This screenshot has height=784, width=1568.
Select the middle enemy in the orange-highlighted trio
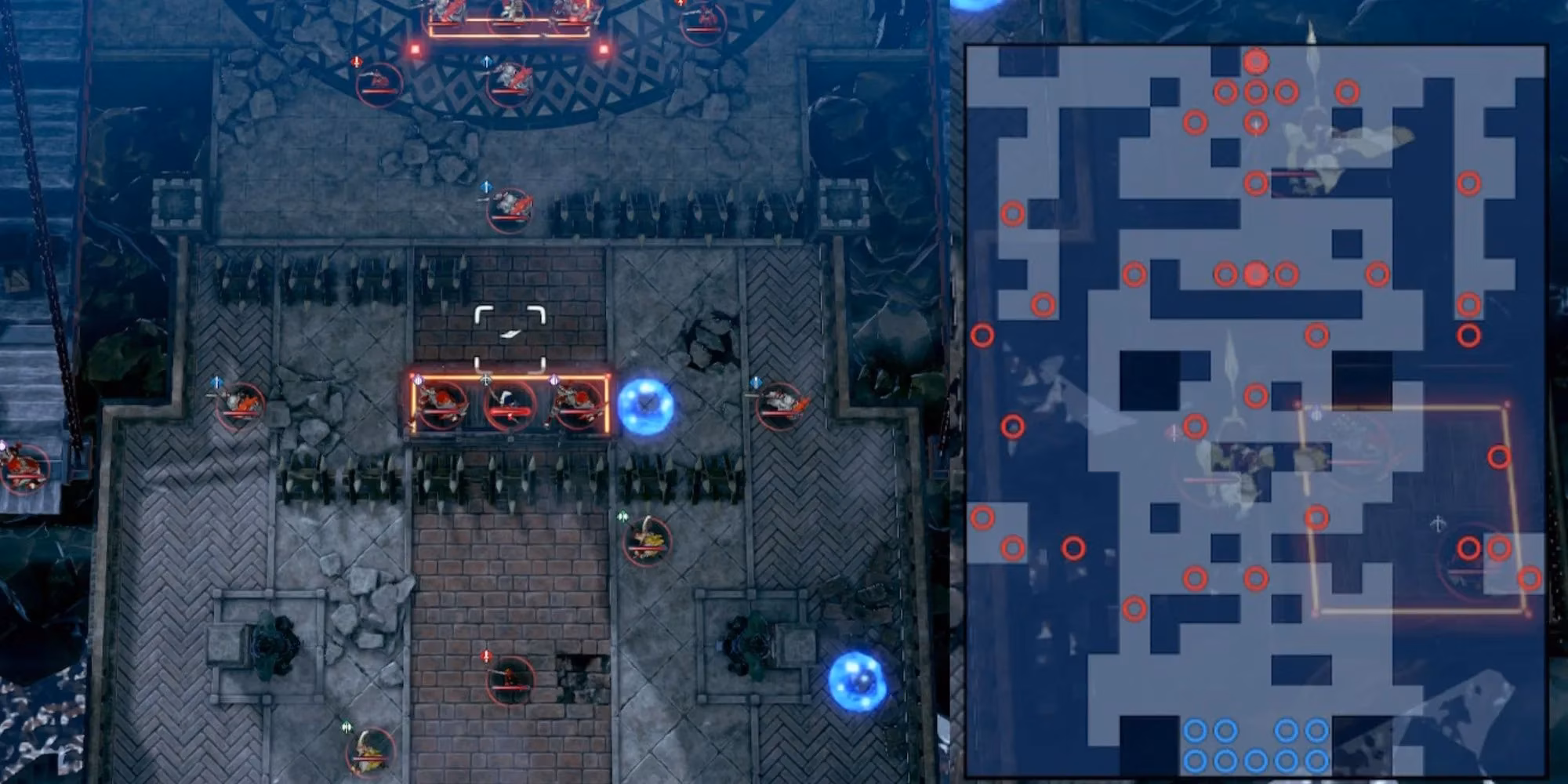tap(510, 405)
